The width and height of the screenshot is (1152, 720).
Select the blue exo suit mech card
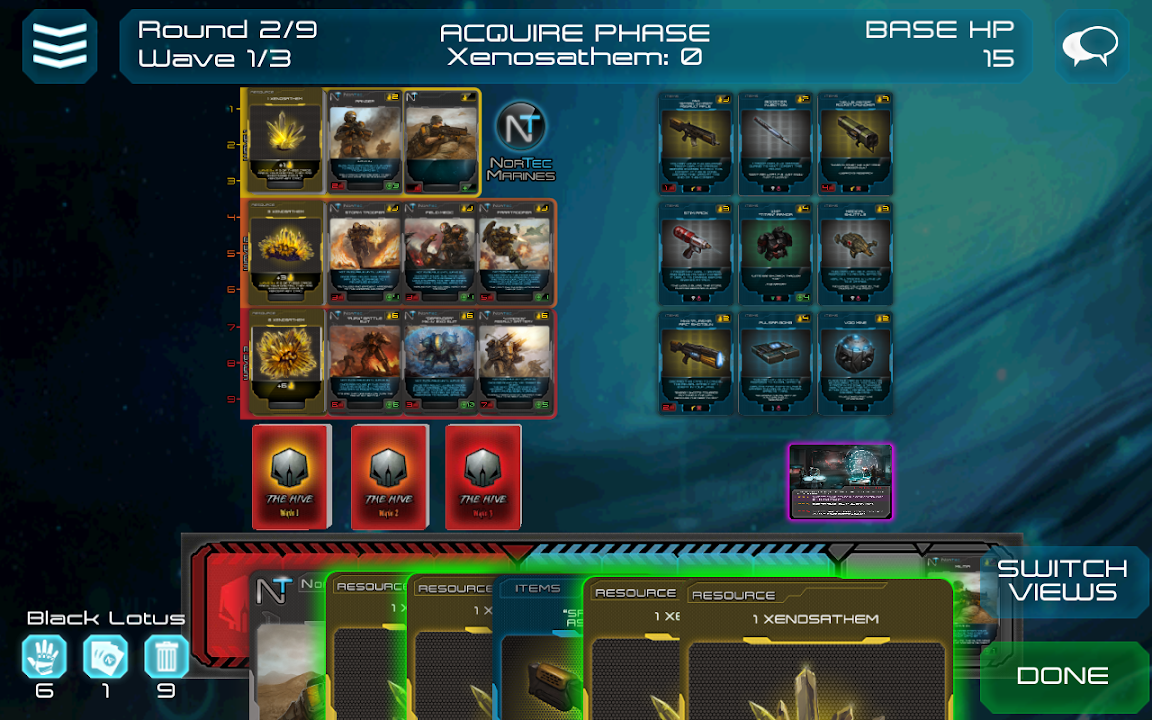click(x=440, y=363)
